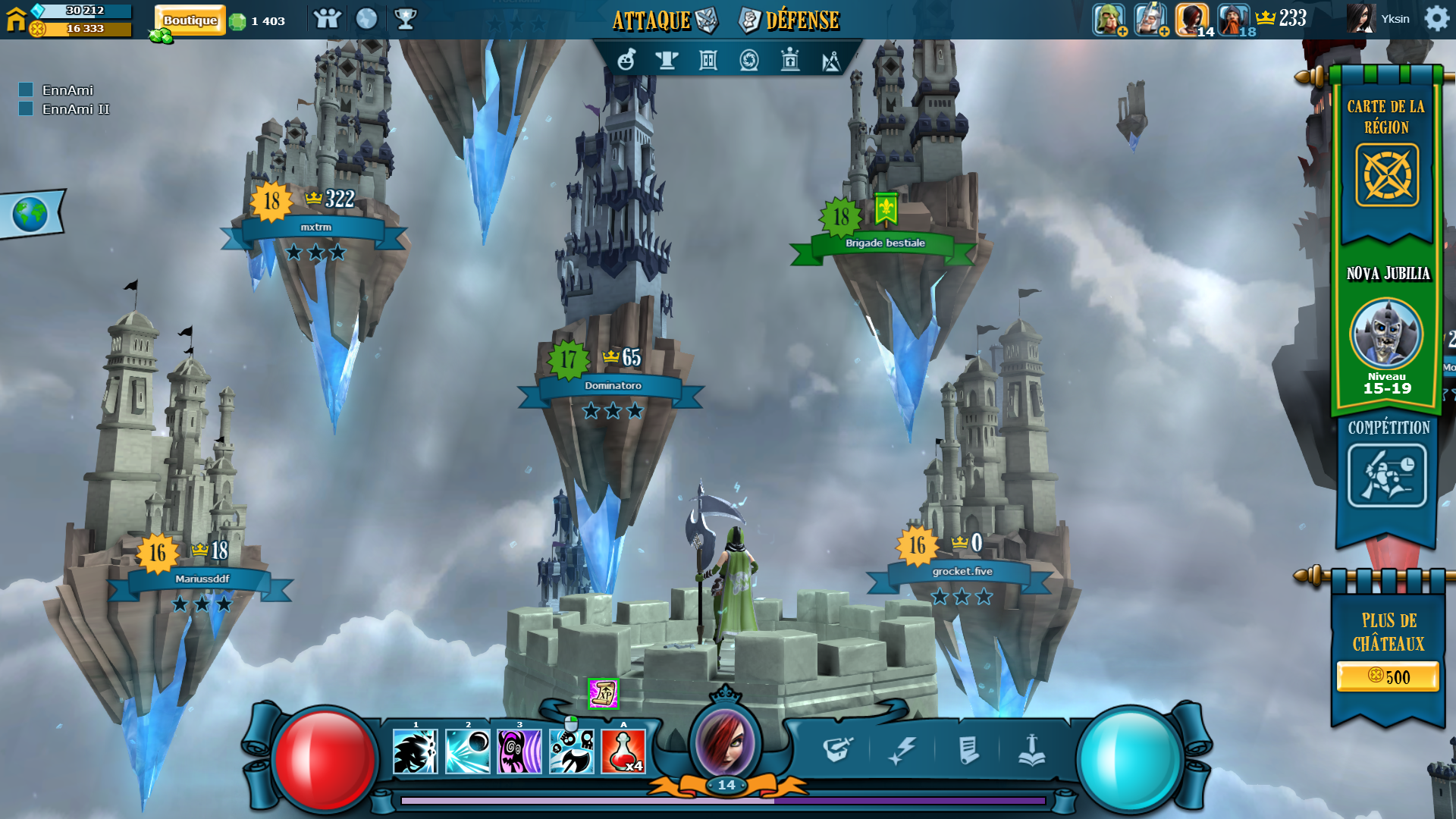Buy more castles for 500 gold

(1388, 676)
